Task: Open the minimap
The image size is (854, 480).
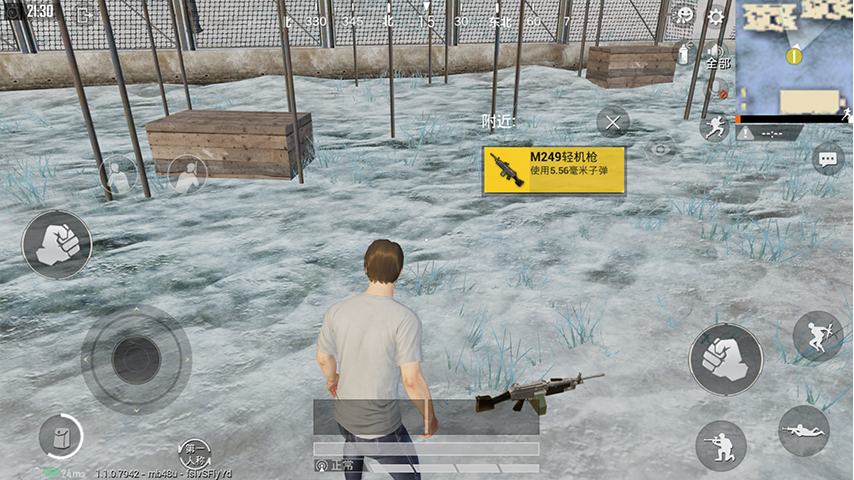Action: click(x=794, y=57)
